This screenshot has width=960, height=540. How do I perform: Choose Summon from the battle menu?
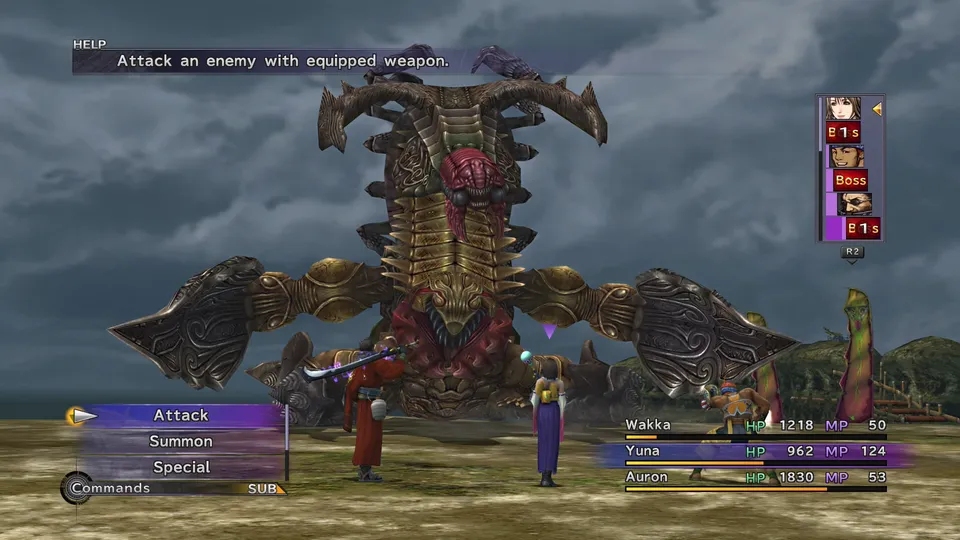[181, 441]
